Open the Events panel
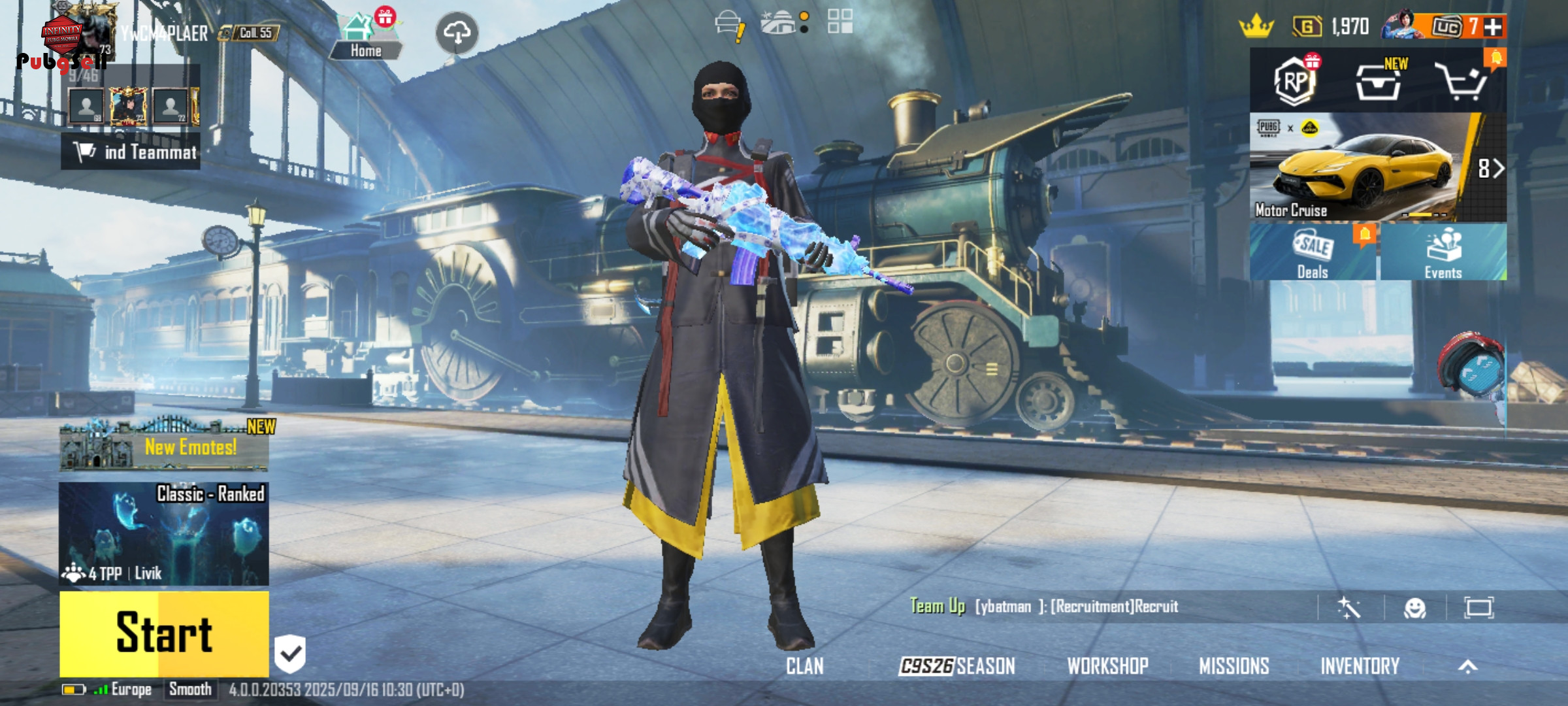 click(1443, 252)
